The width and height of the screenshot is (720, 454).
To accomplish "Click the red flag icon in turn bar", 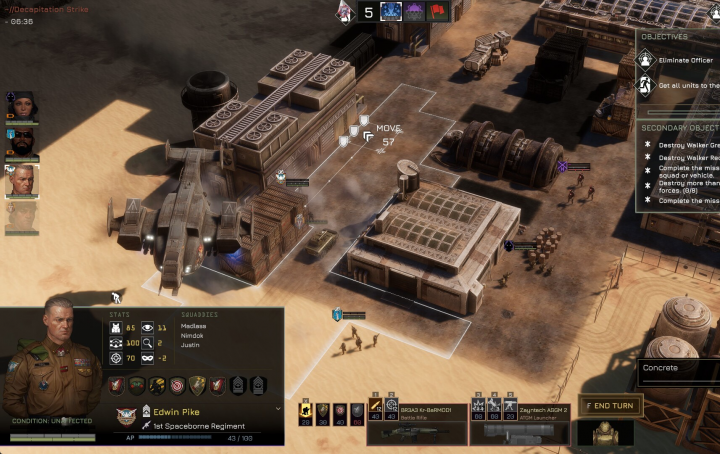I will pos(436,12).
